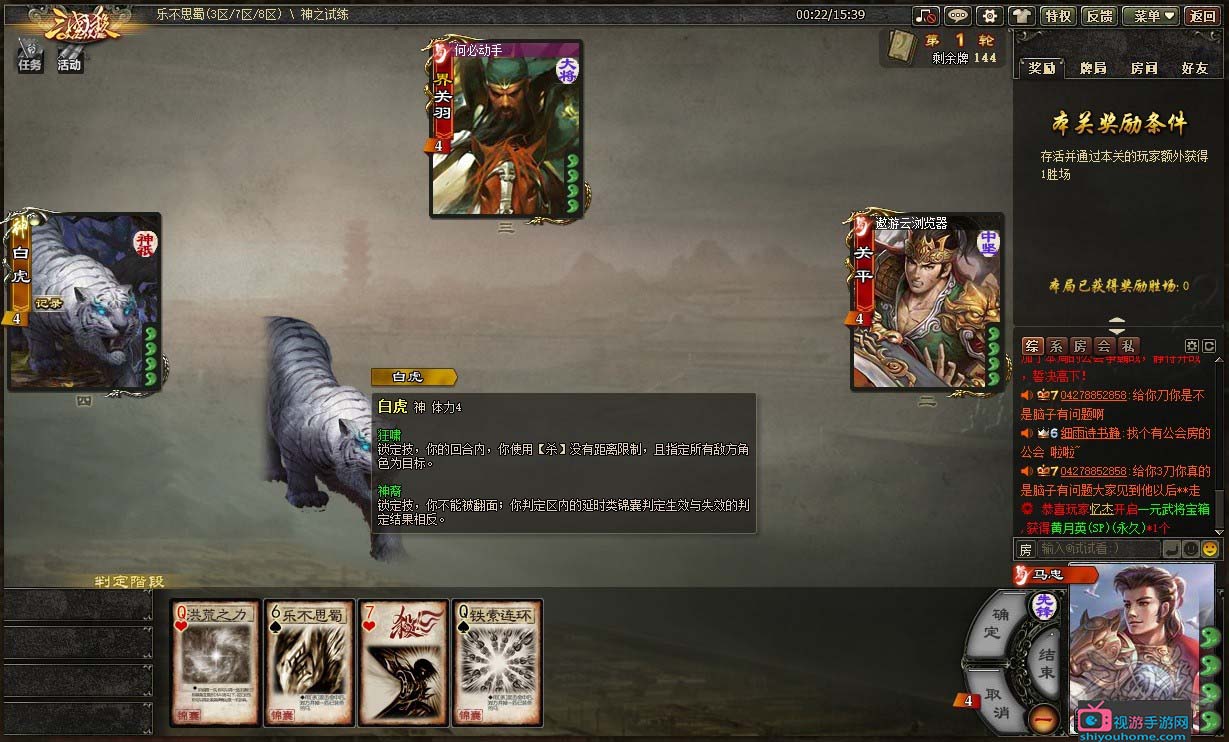This screenshot has width=1229, height=742.
Task: Open the 反馈 feedback window
Action: tap(1099, 16)
